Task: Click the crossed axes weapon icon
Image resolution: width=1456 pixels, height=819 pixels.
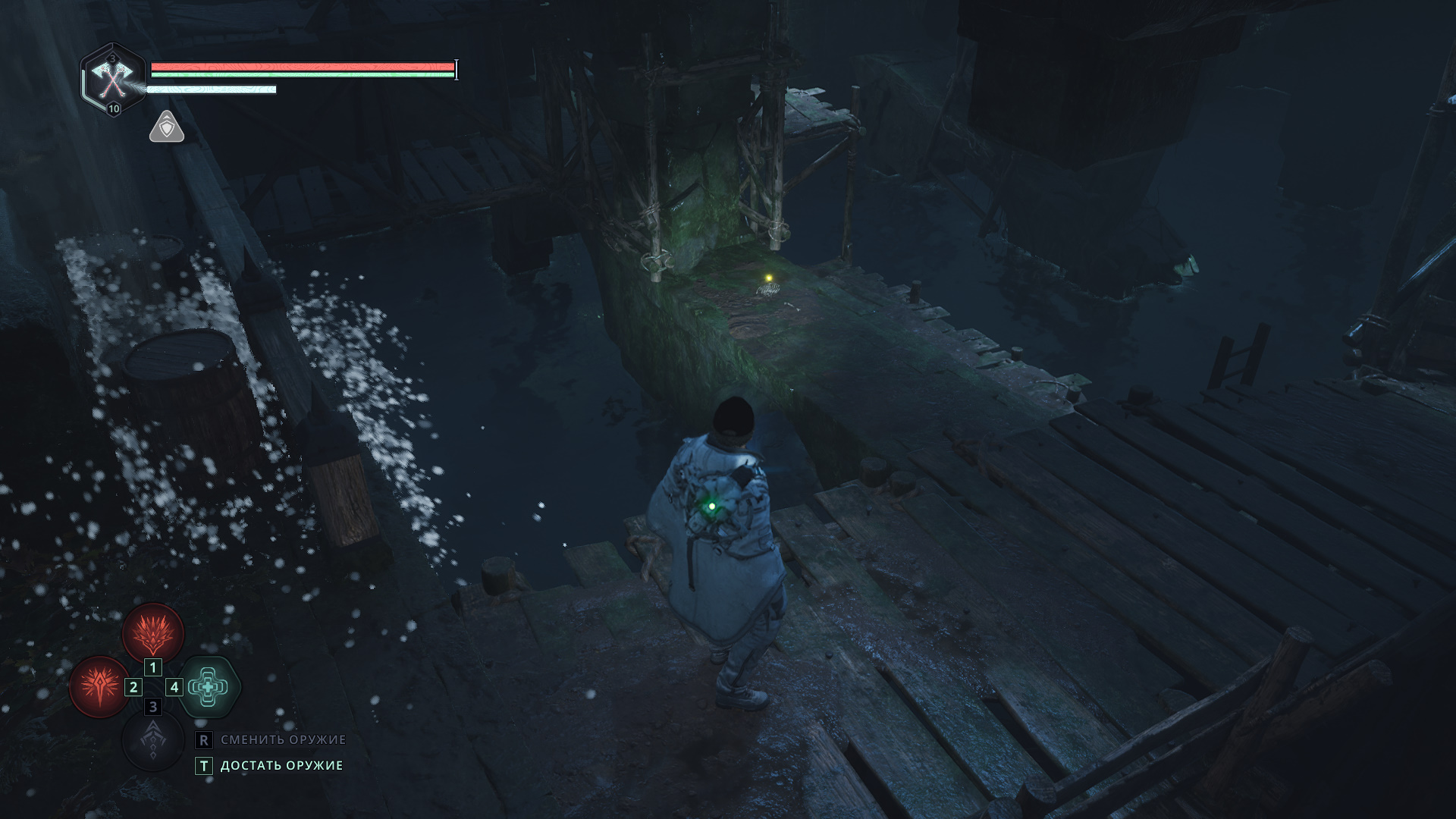Action: point(112,78)
